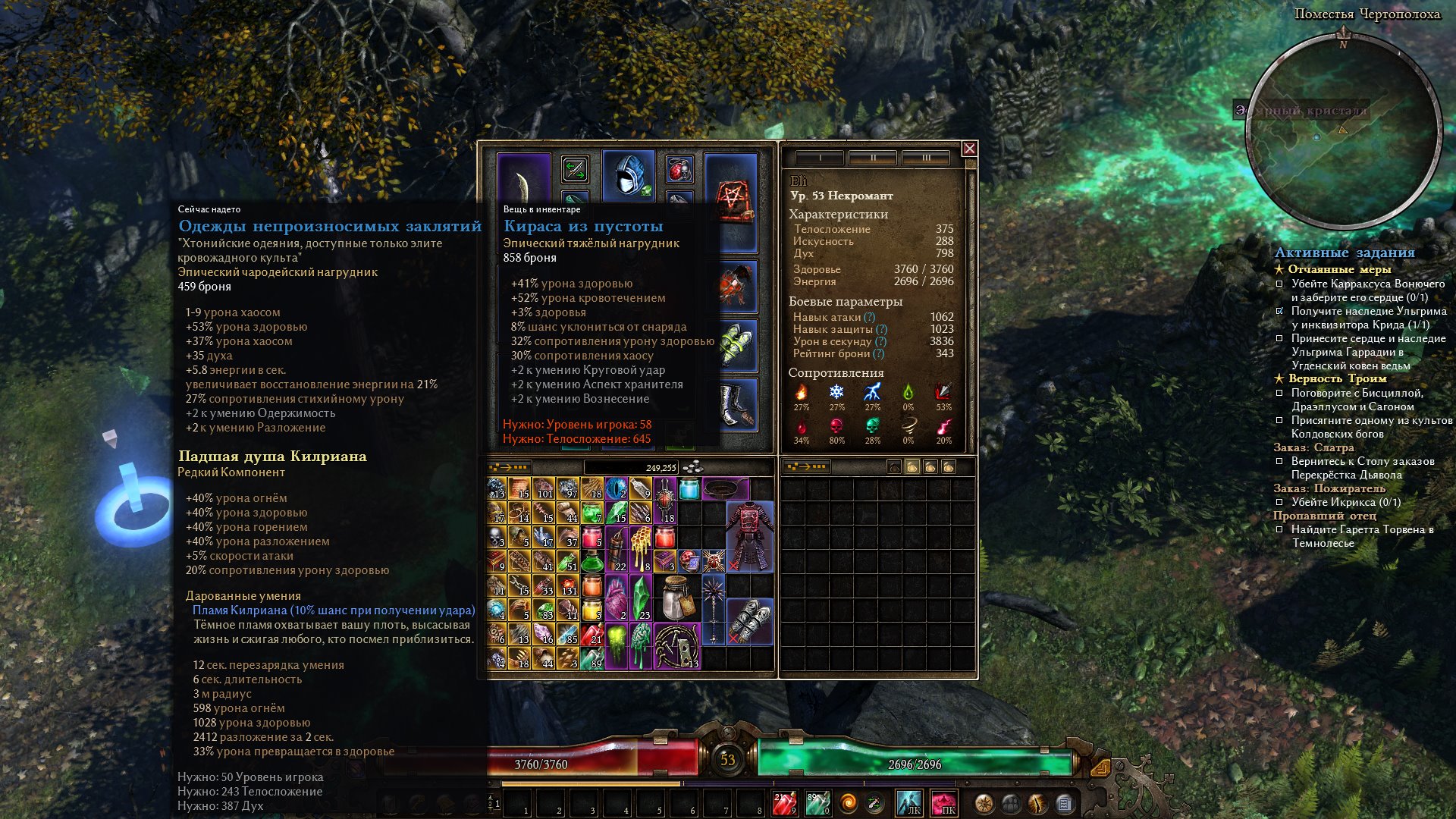Use the green energy potion on hotbar

tap(817, 803)
